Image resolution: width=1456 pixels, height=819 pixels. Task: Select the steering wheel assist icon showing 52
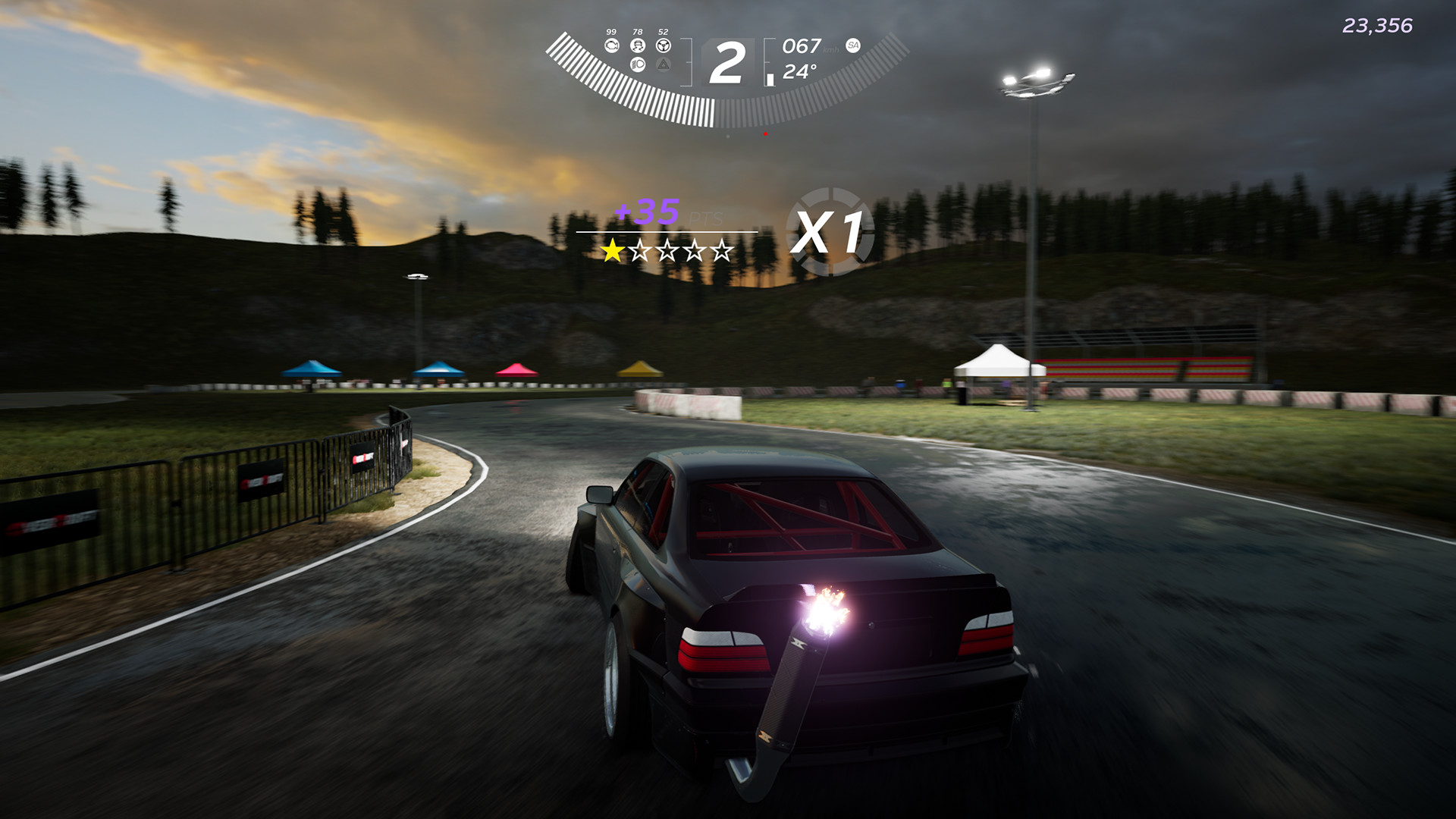pos(663,45)
